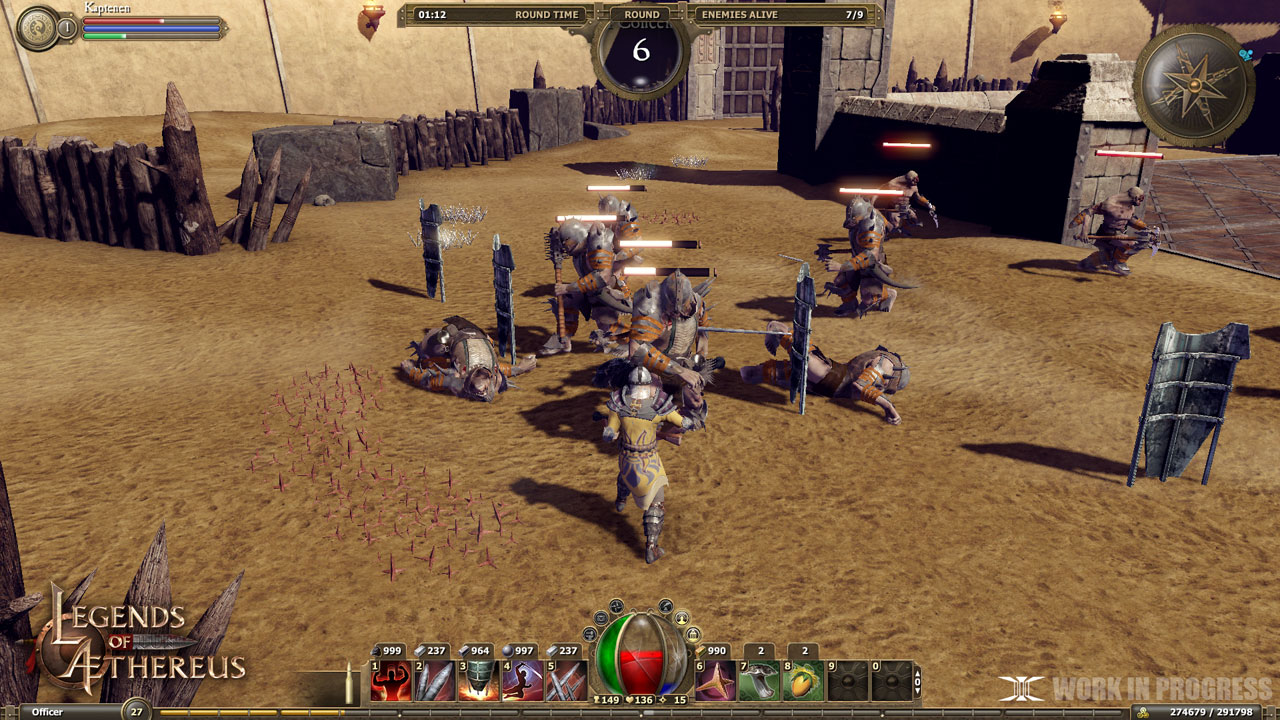Select the twin bullets ammo in slot 2
The width and height of the screenshot is (1280, 720).
pyautogui.click(x=434, y=681)
